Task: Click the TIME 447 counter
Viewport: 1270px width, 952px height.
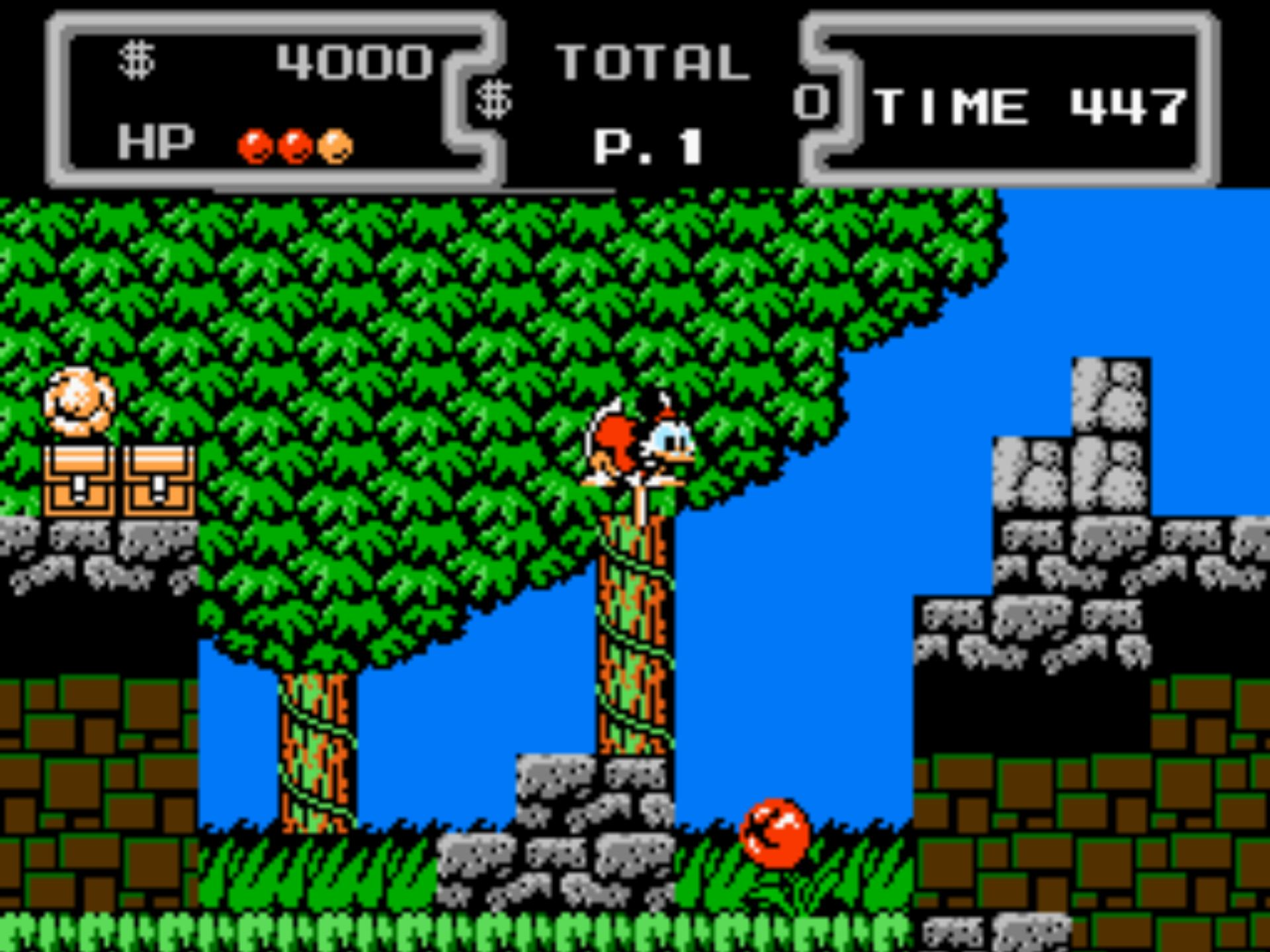Action: 1032,106
